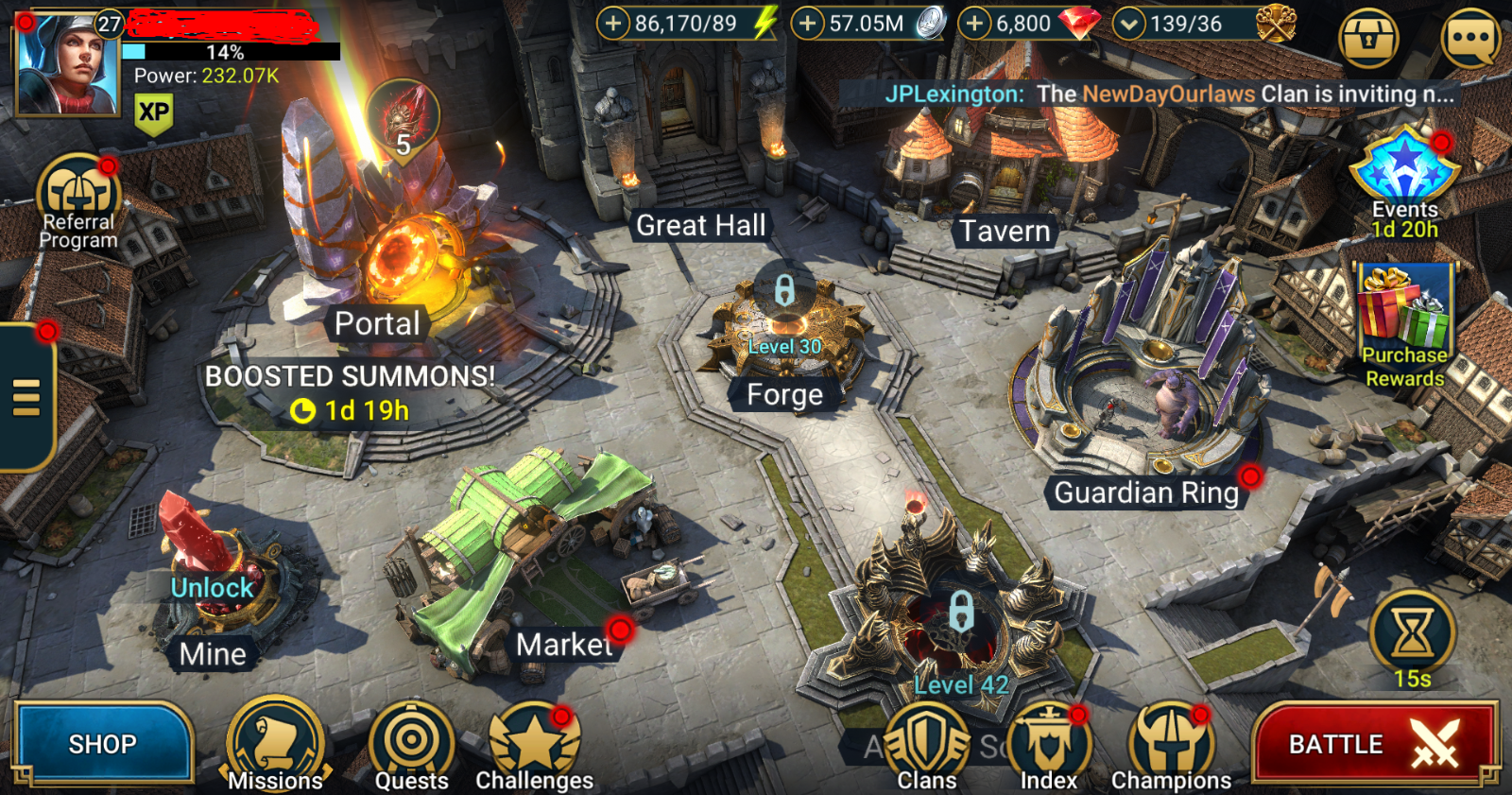
Task: Open the Challenges star panel
Action: point(534,742)
